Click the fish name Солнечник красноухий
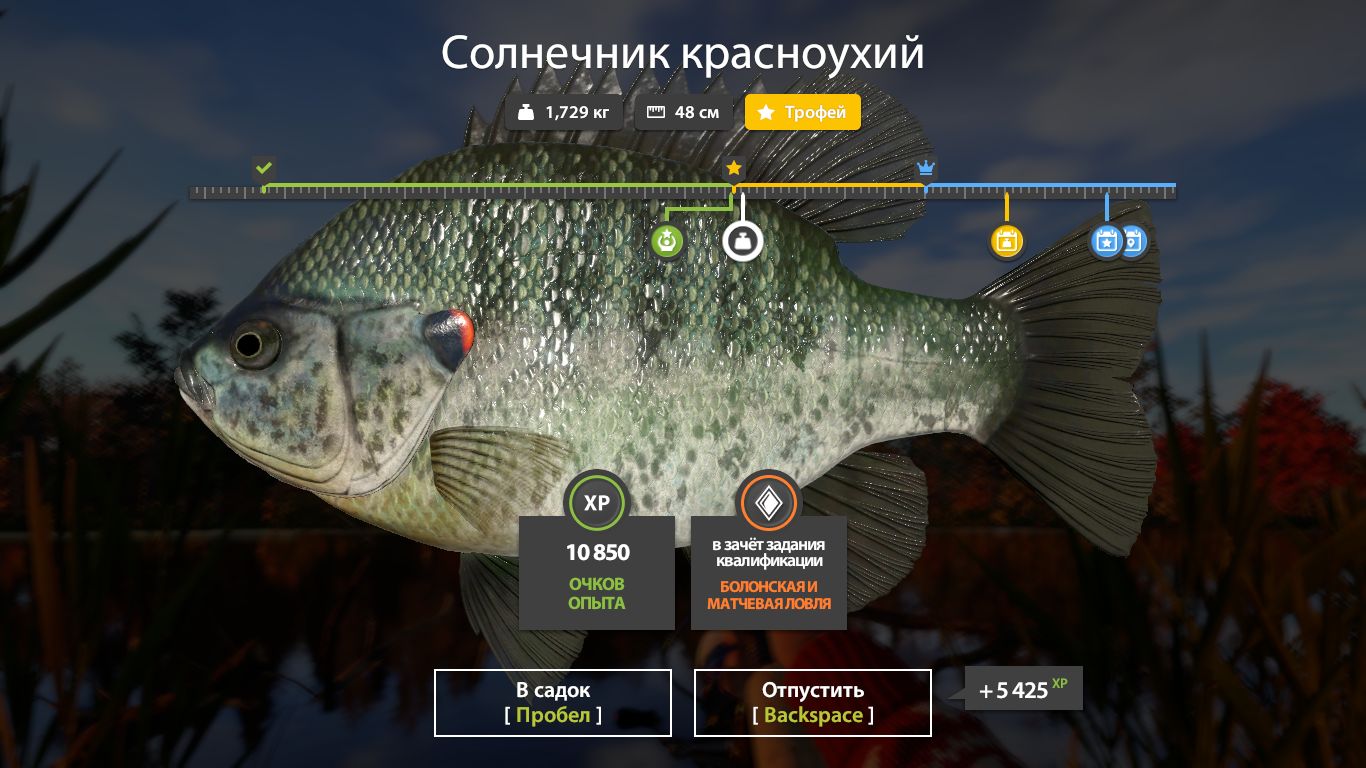Screen dimensions: 1366x768 click(x=683, y=53)
